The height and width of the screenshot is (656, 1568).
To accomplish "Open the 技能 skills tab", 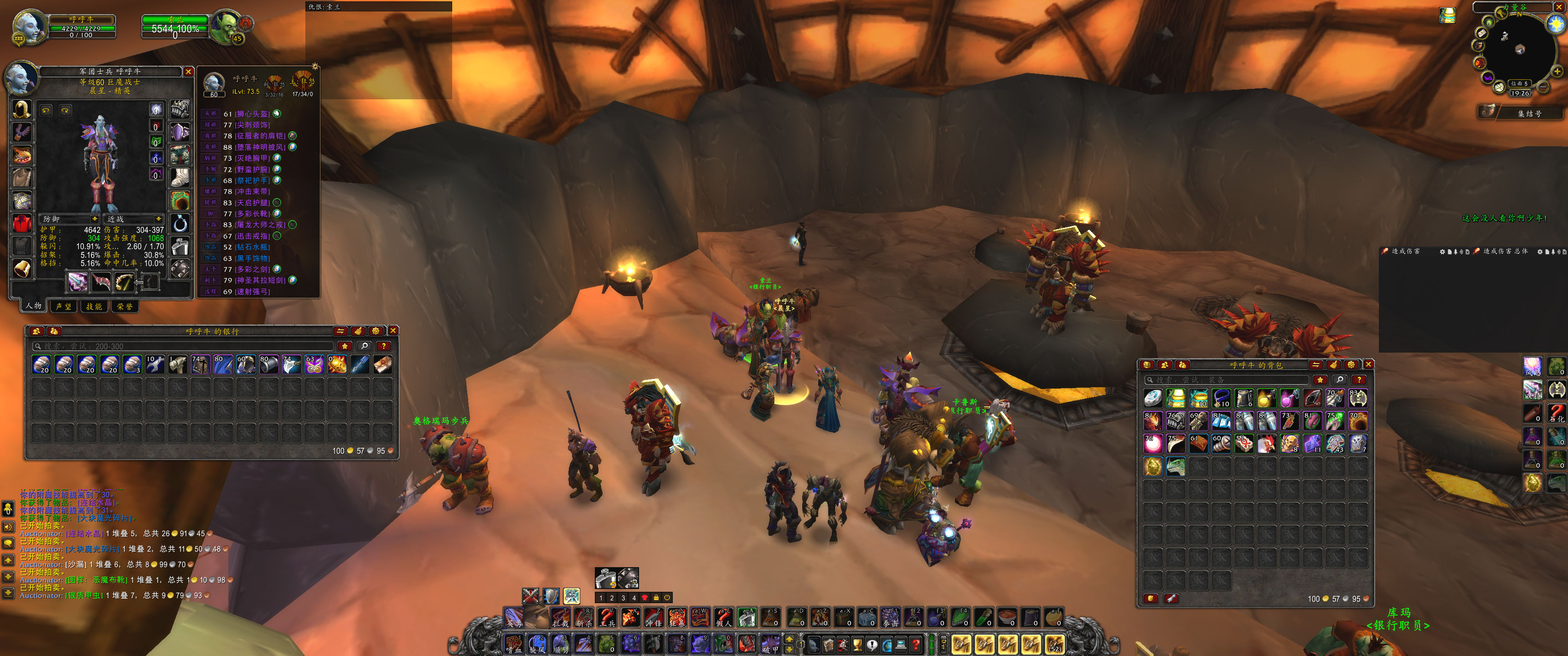I will pyautogui.click(x=94, y=306).
